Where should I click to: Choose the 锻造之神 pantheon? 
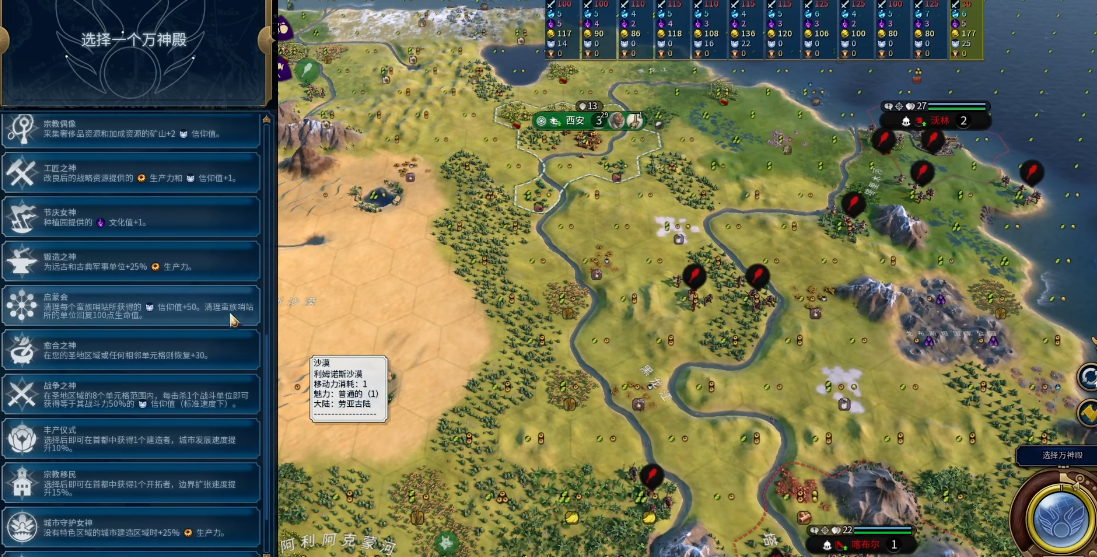tap(131, 262)
